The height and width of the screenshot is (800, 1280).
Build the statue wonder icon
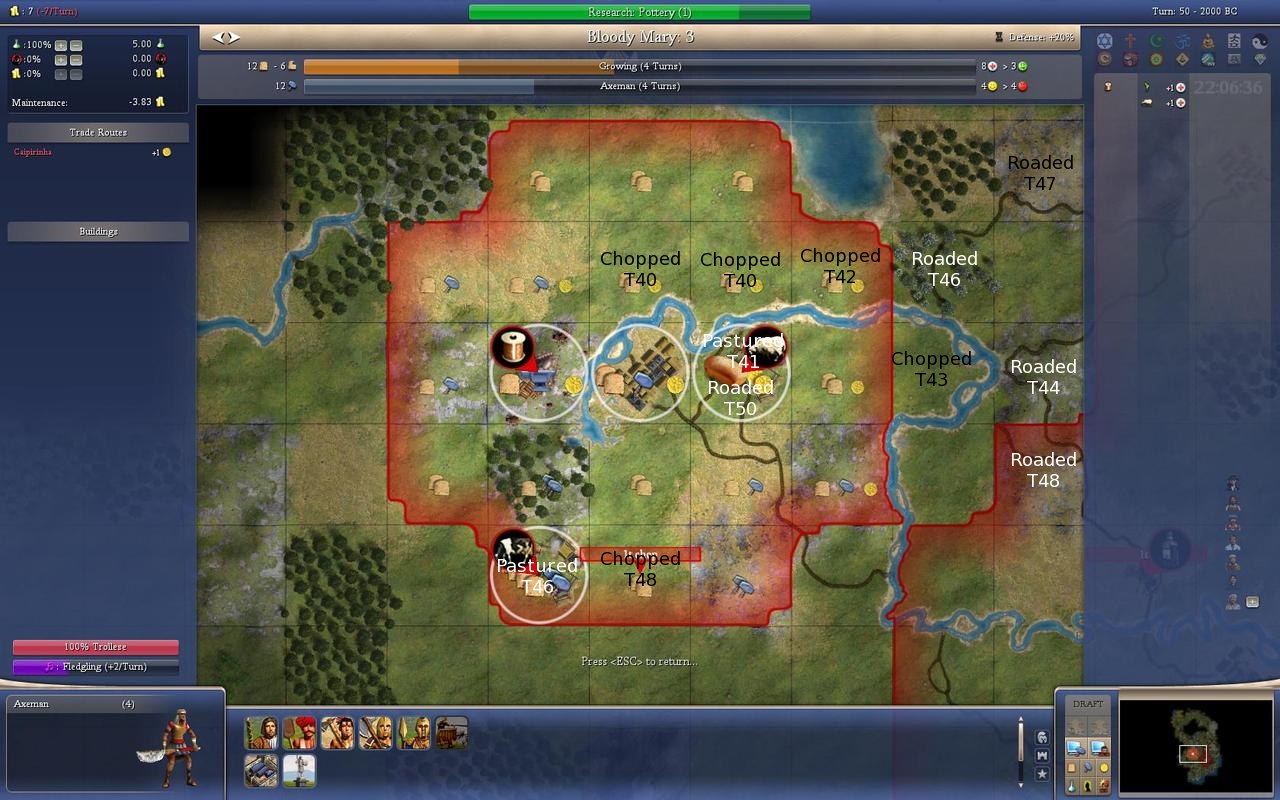tap(299, 770)
